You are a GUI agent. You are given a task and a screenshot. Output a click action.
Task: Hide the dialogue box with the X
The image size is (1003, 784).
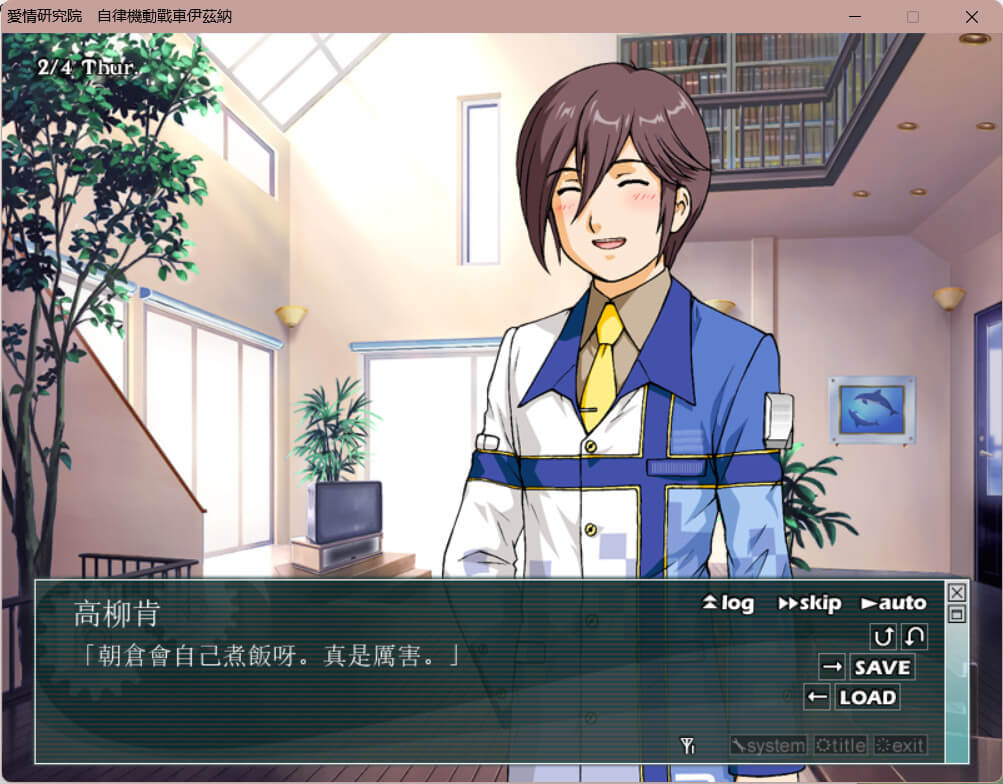[x=957, y=592]
